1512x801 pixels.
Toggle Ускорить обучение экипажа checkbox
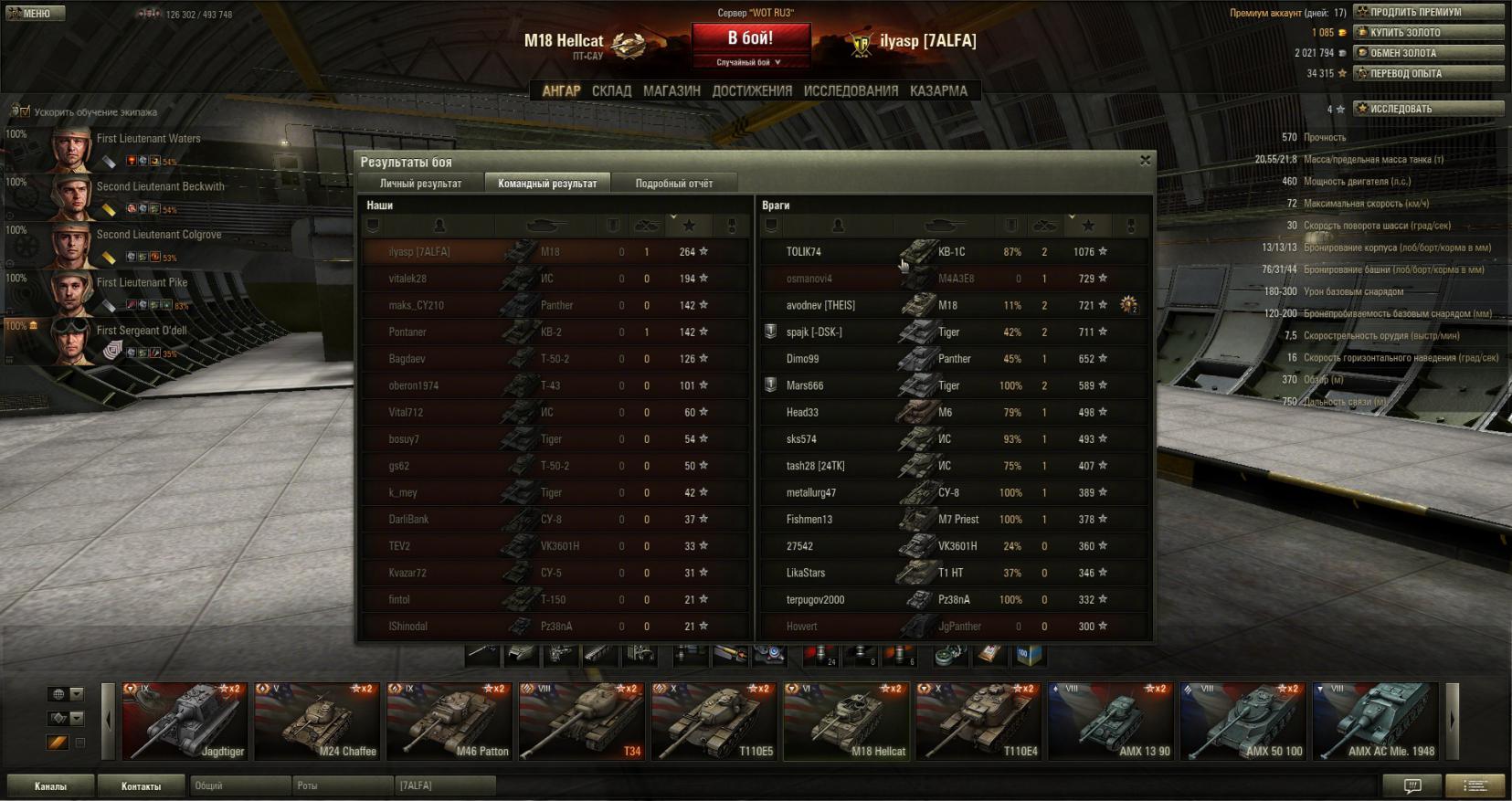click(20, 112)
